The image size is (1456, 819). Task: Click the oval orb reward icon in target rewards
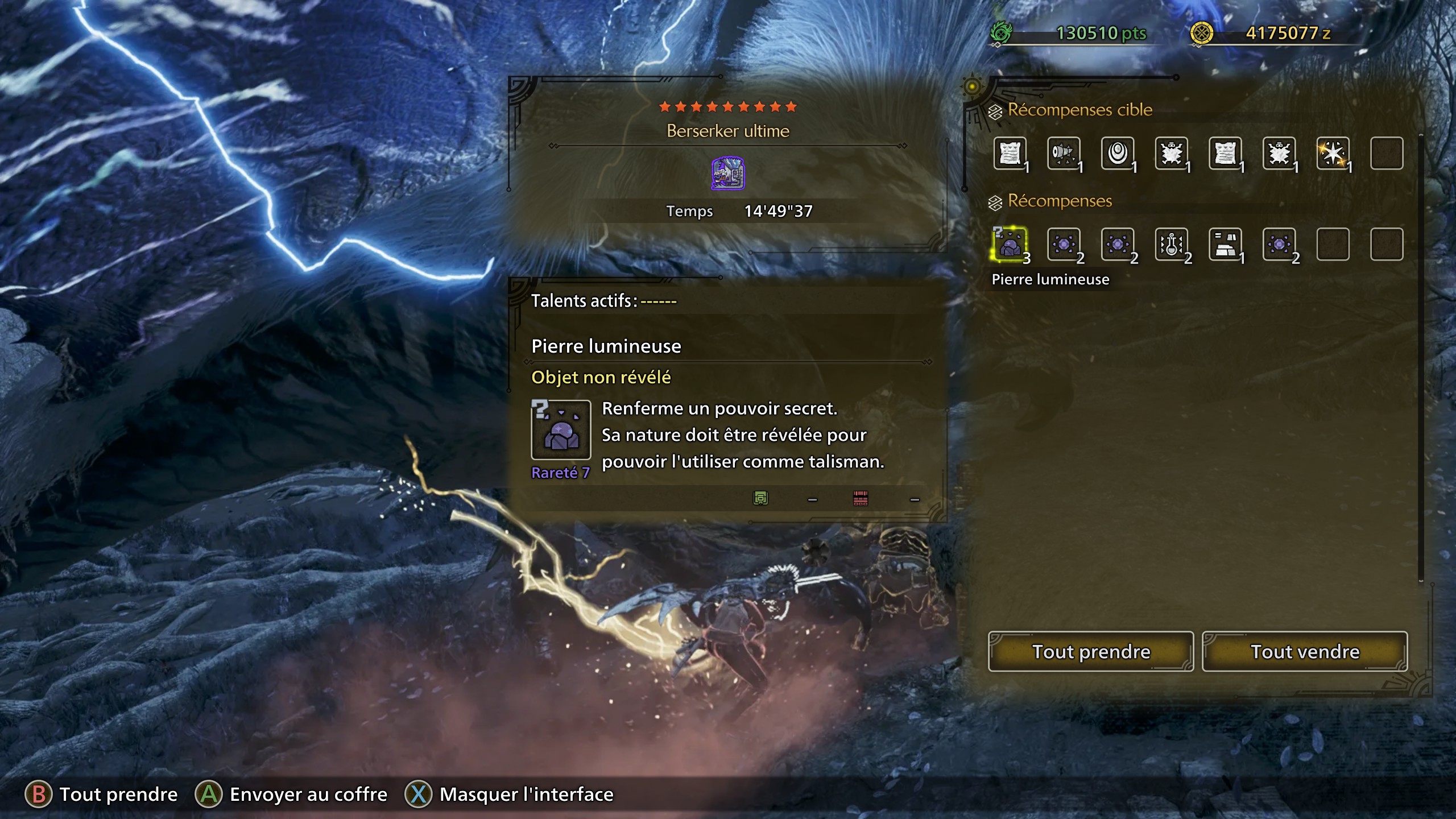[x=1118, y=152]
